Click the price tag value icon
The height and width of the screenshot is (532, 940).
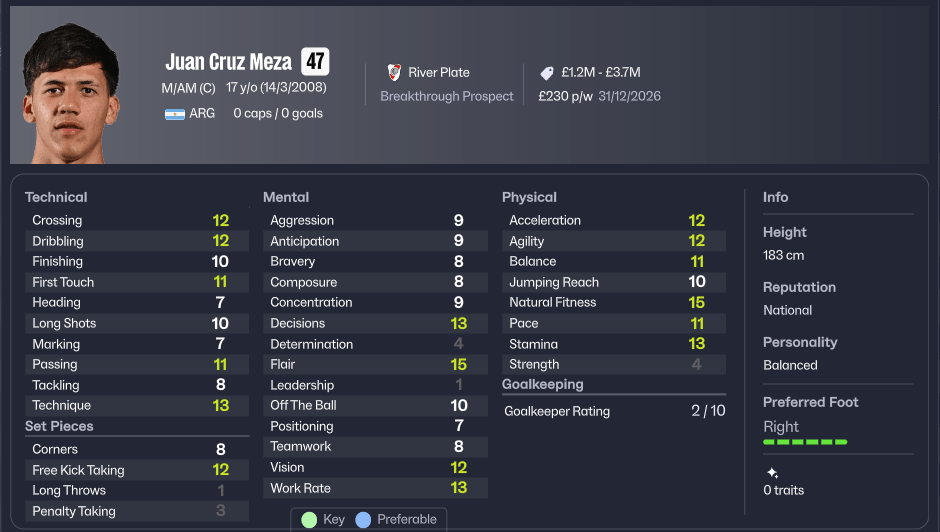[x=547, y=73]
